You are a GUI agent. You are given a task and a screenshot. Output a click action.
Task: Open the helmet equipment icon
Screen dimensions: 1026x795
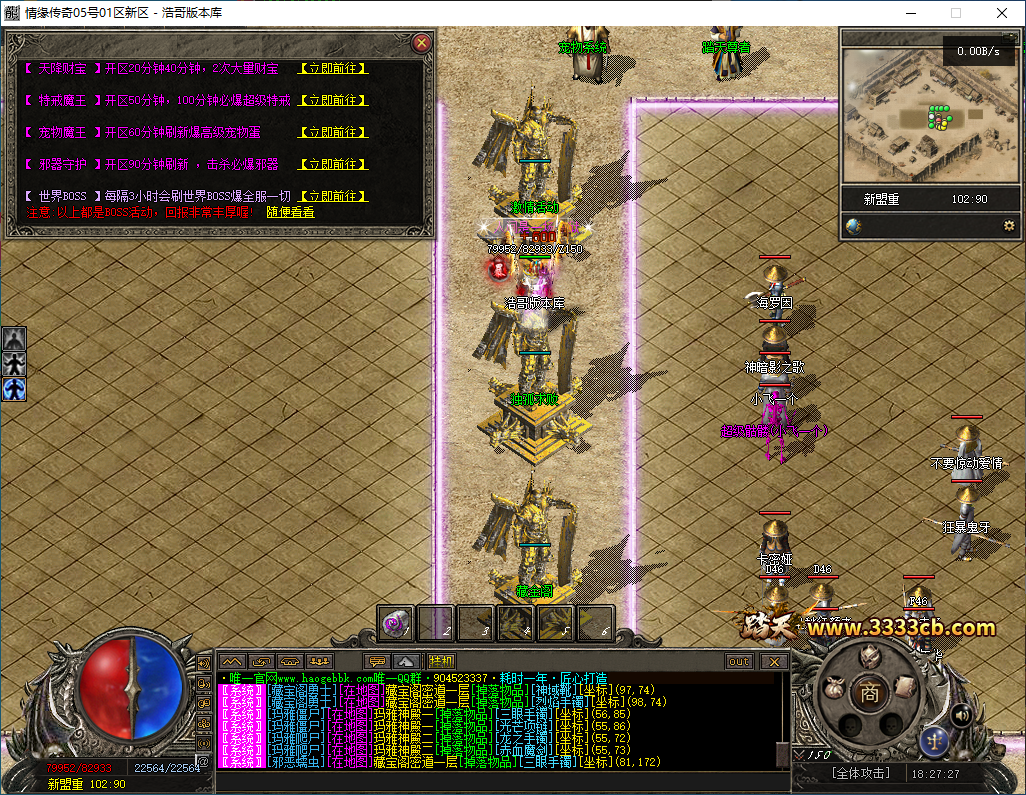[x=871, y=657]
